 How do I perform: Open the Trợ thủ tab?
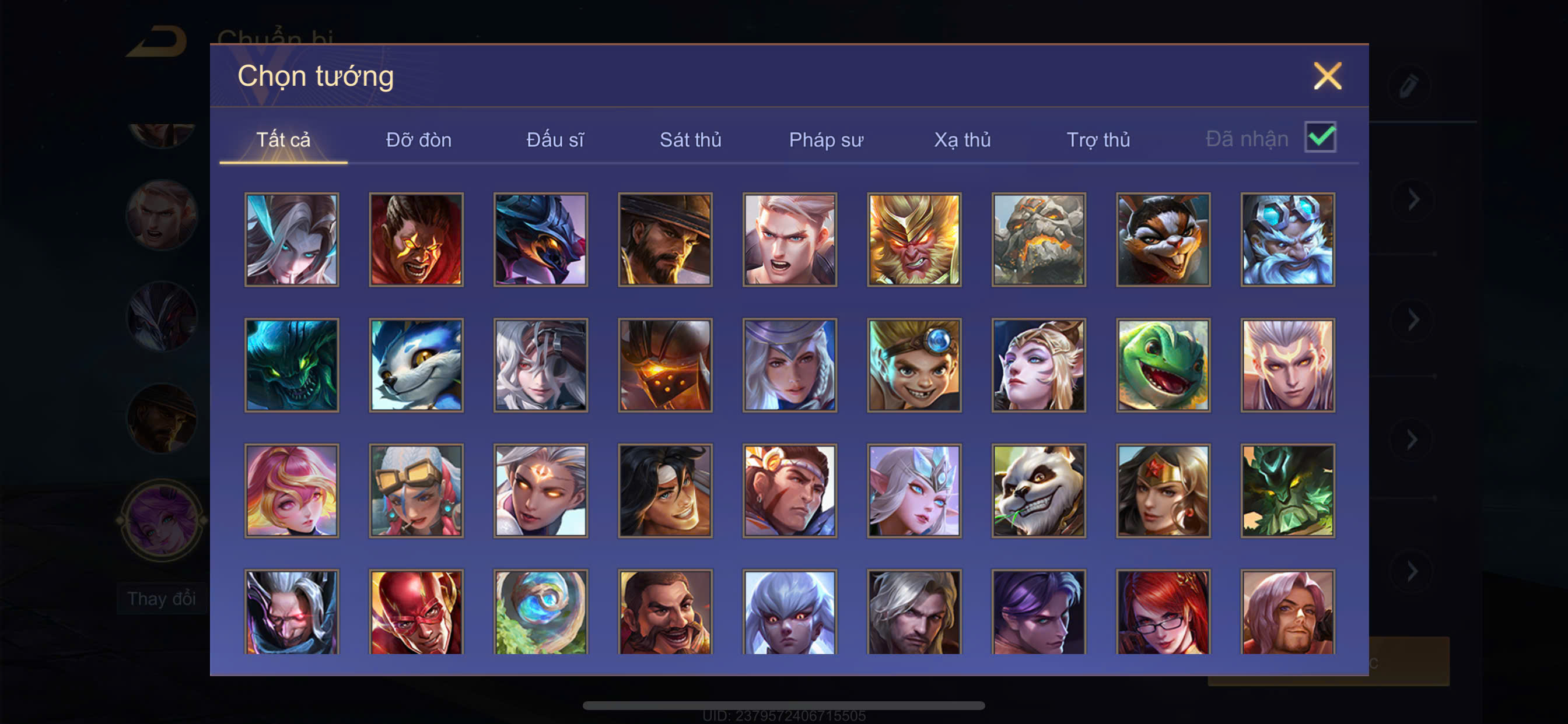(x=1098, y=140)
